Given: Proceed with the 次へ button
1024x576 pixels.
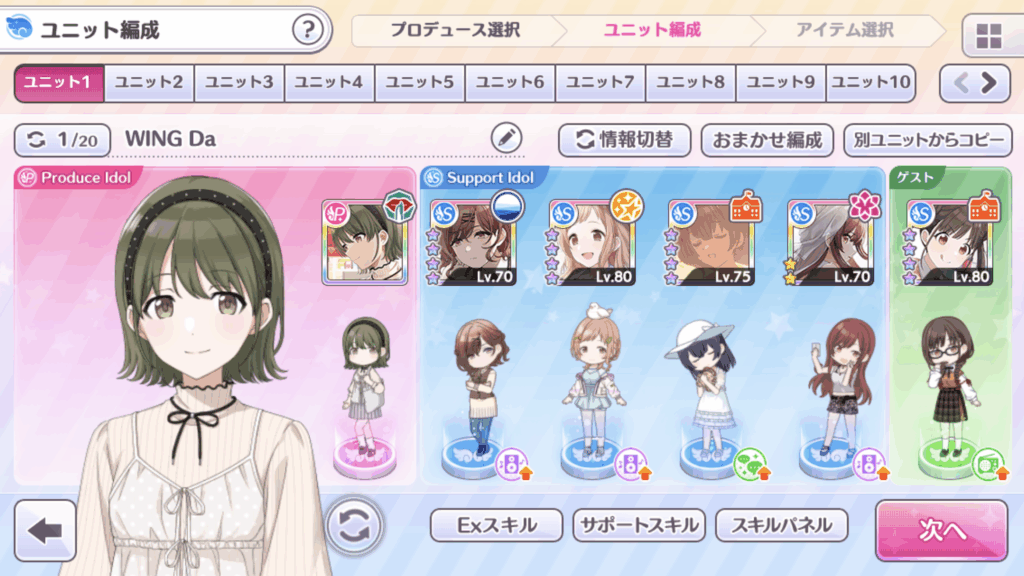Looking at the screenshot, I should 941,531.
